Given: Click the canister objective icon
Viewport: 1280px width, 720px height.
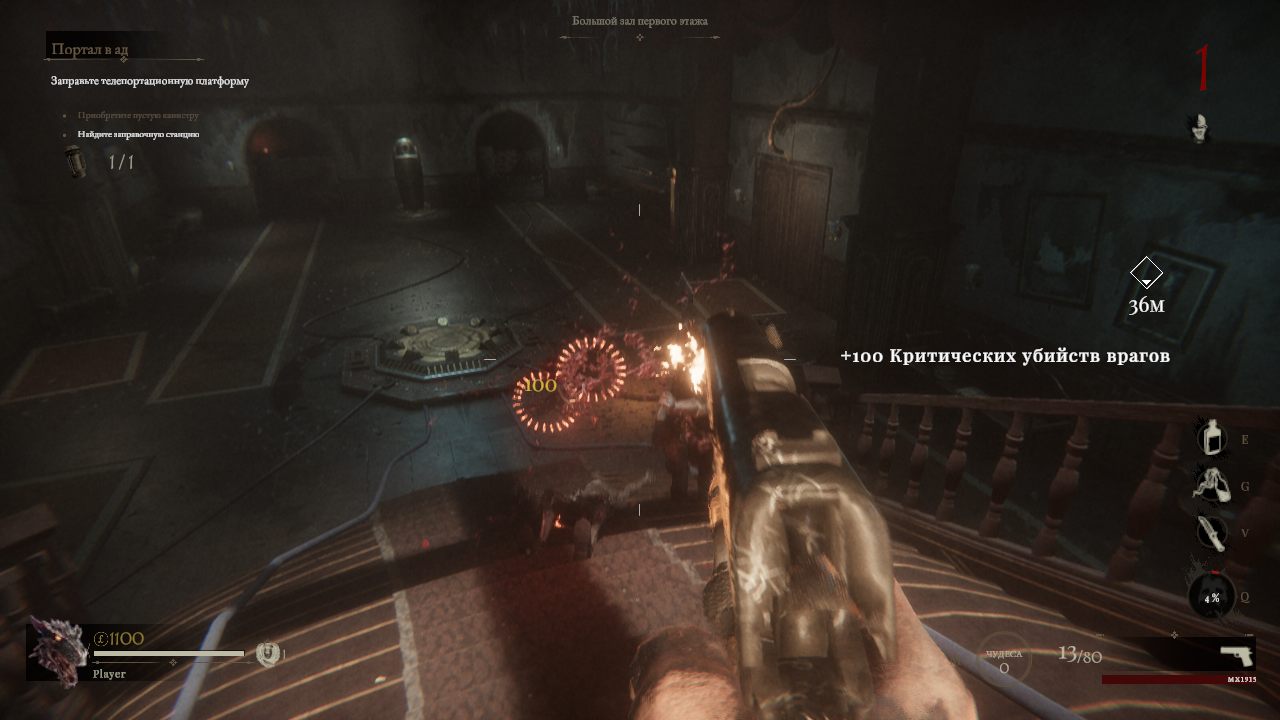Looking at the screenshot, I should 74,161.
